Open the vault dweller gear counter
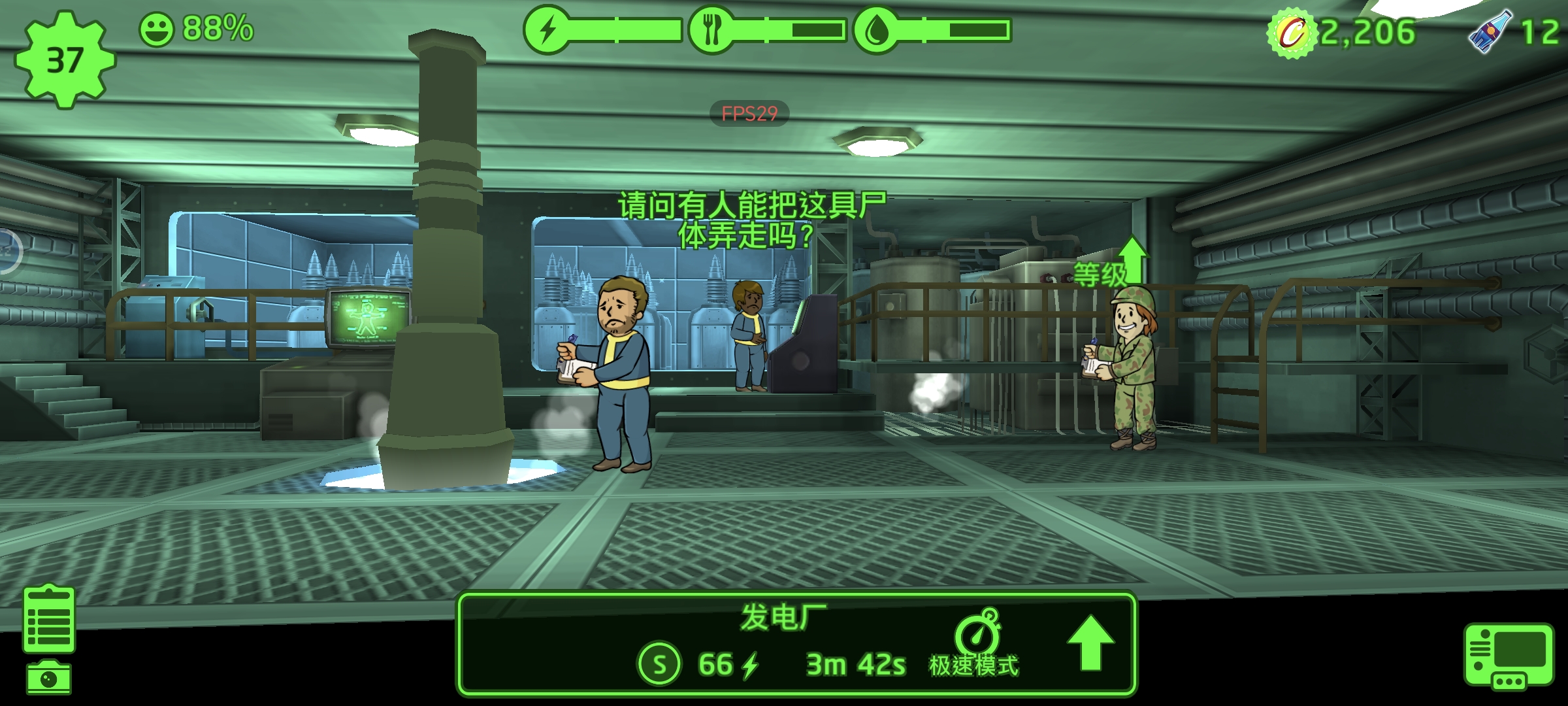1568x706 pixels. click(64, 60)
